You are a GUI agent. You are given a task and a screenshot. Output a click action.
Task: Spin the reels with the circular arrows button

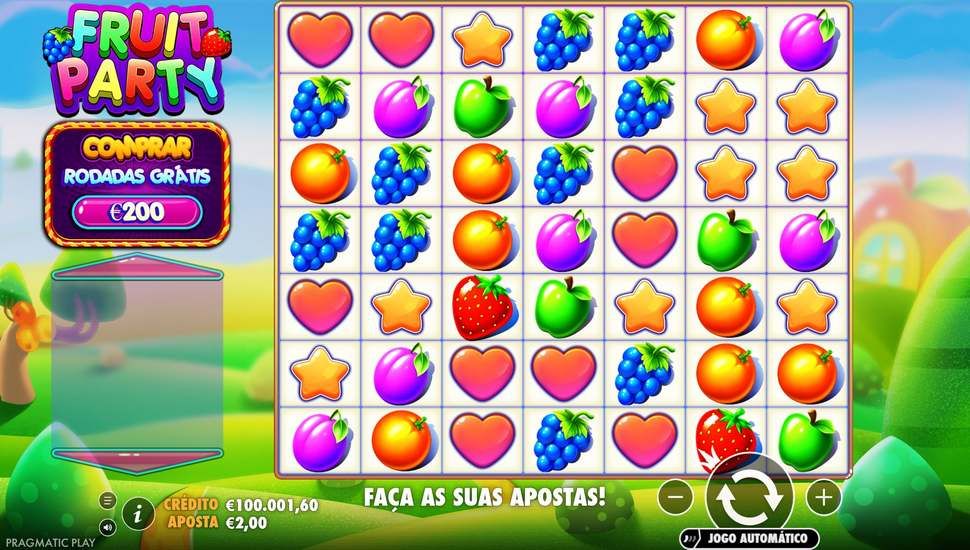[748, 497]
